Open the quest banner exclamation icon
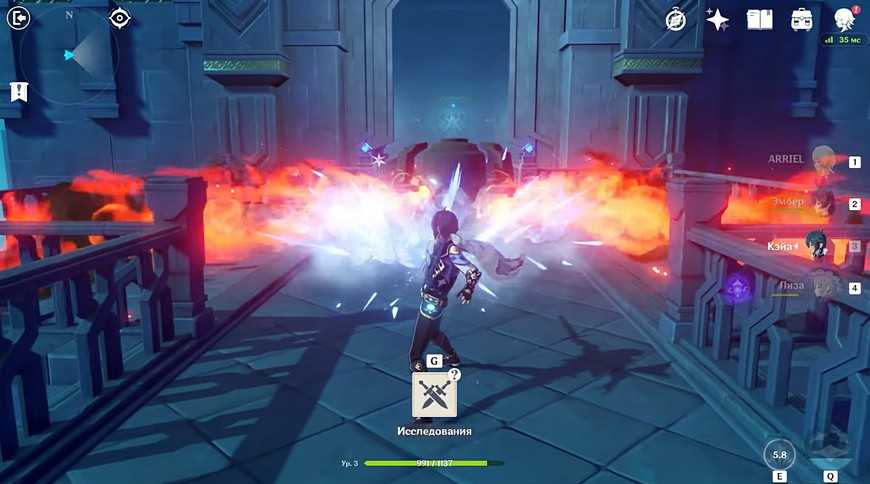 (18, 92)
